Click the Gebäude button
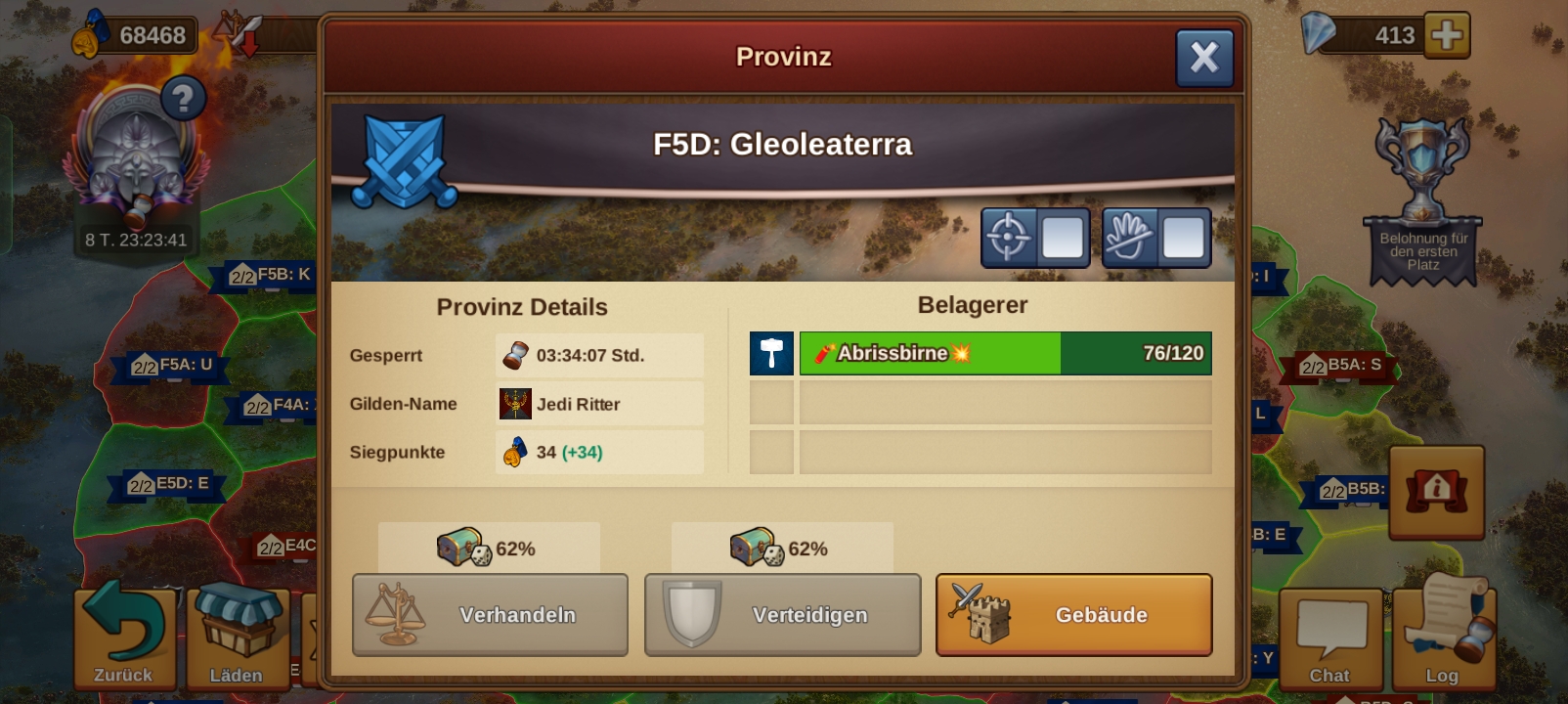1568x704 pixels. (1072, 615)
